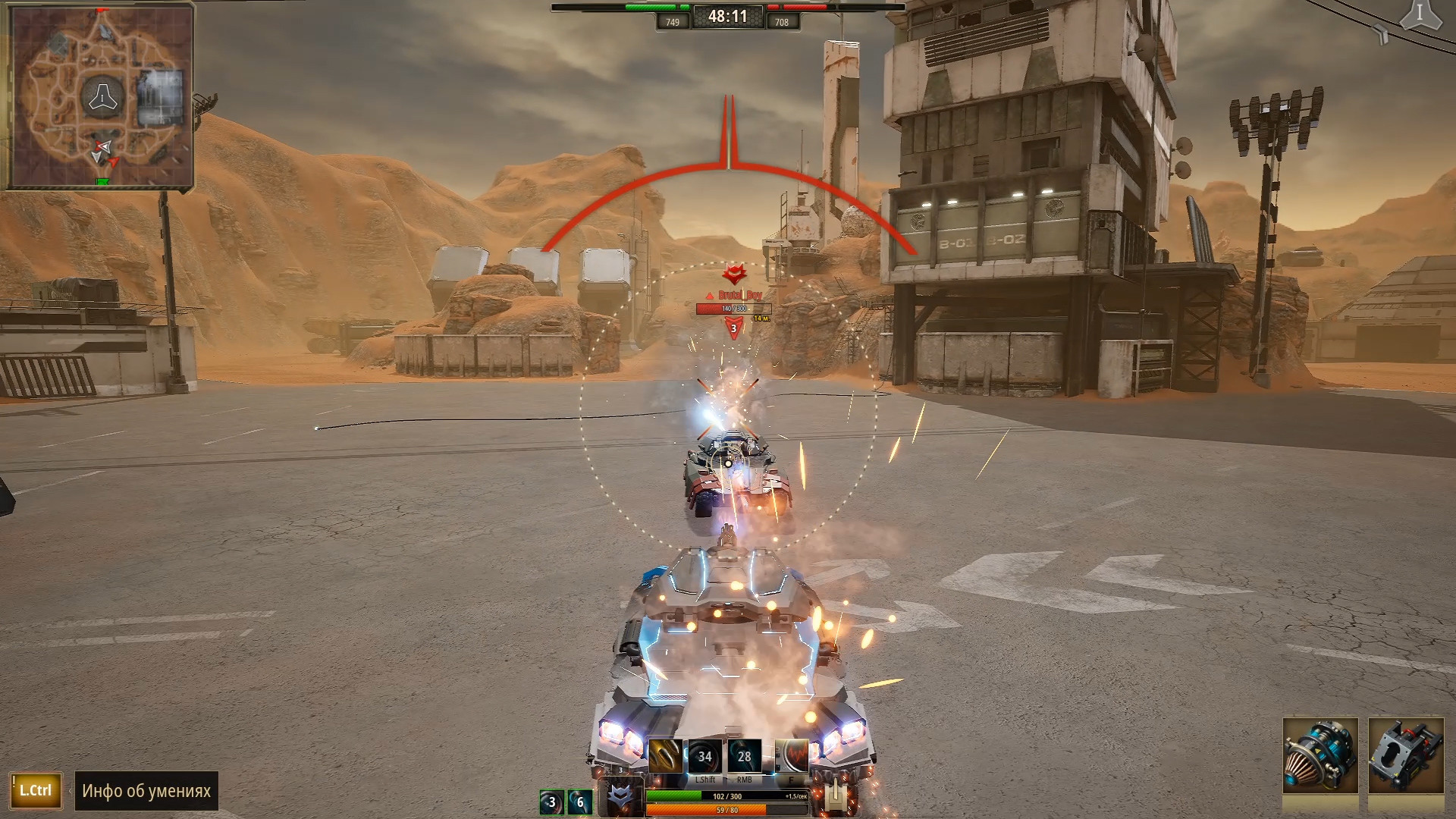Click the claw buff icon showing 6
This screenshot has height=819, width=1456.
[580, 802]
